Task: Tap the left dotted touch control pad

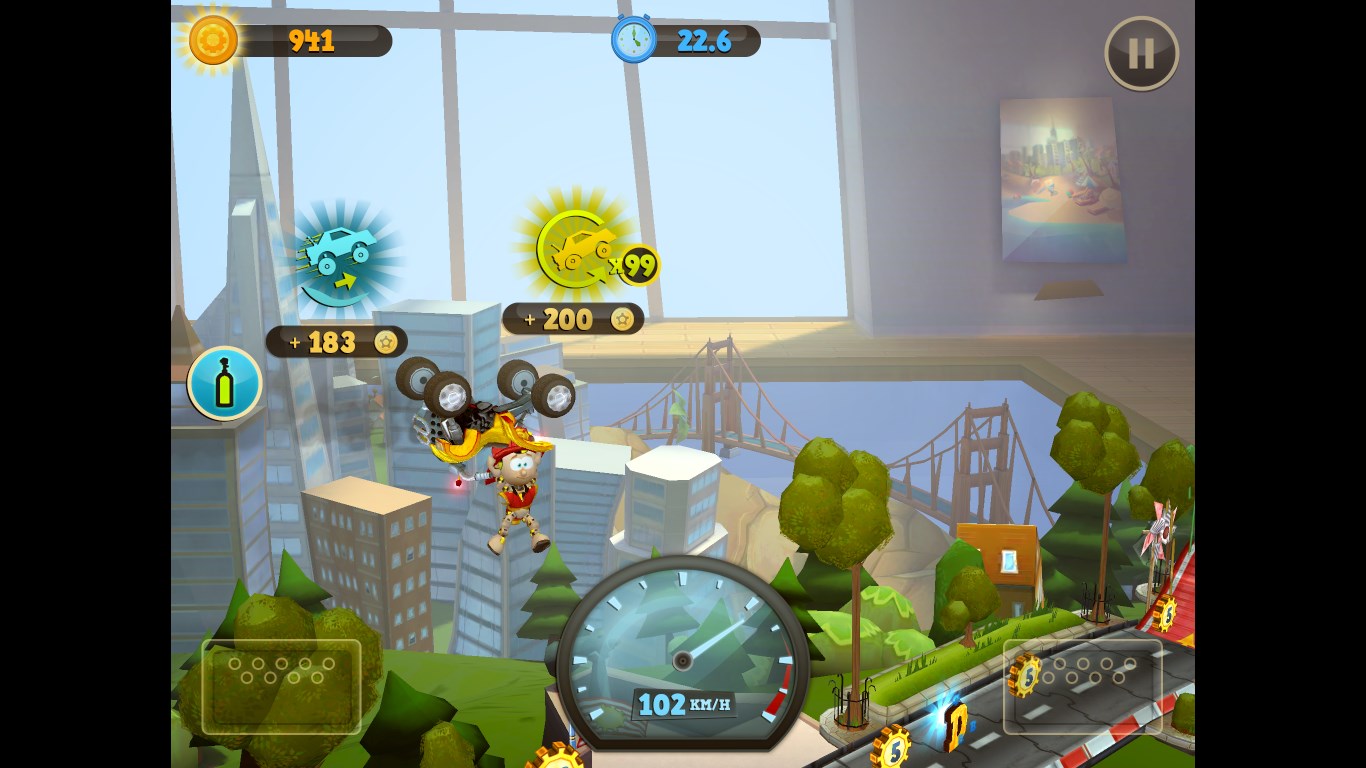Action: pos(281,687)
